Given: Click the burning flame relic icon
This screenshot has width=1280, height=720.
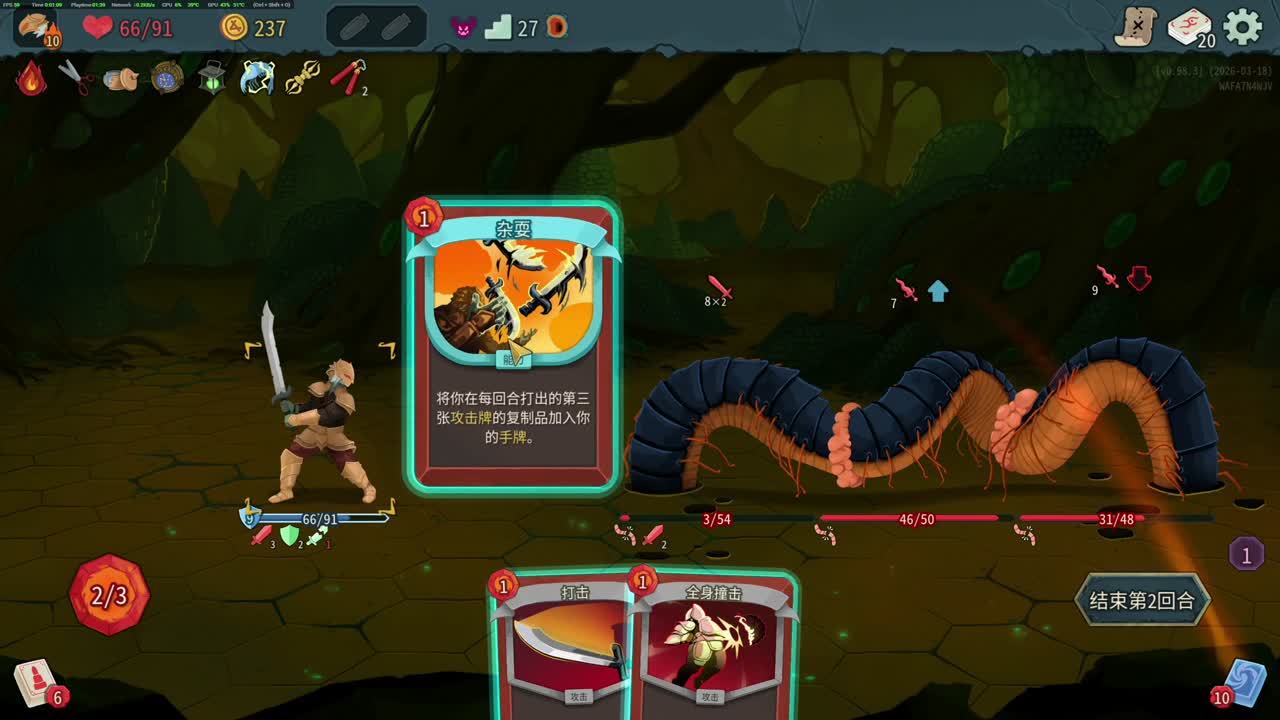Looking at the screenshot, I should [x=31, y=78].
